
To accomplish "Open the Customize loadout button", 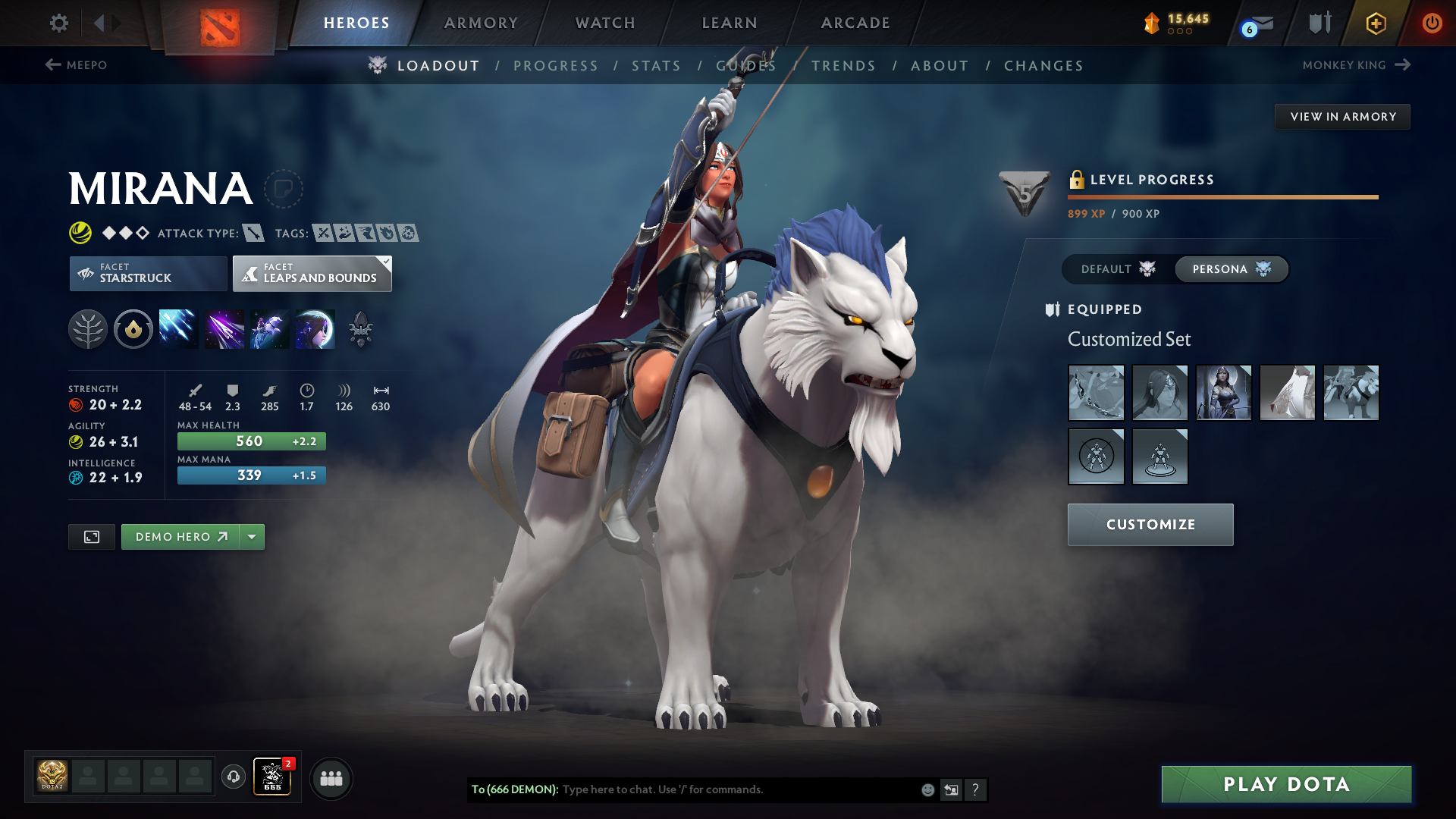I will click(1150, 525).
